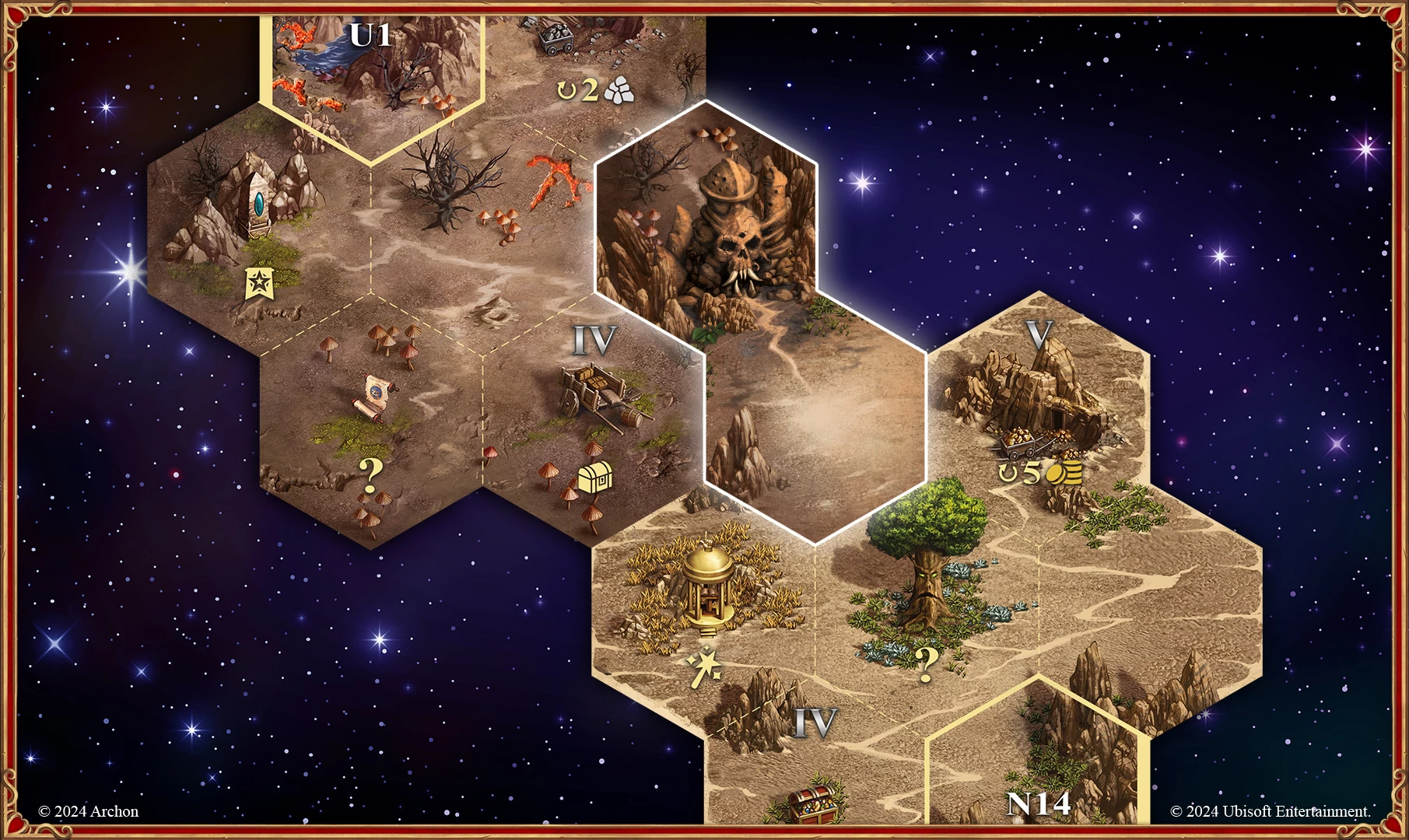This screenshot has height=840, width=1409.
Task: Select the magic wand icon below the shrine
Action: point(704,667)
